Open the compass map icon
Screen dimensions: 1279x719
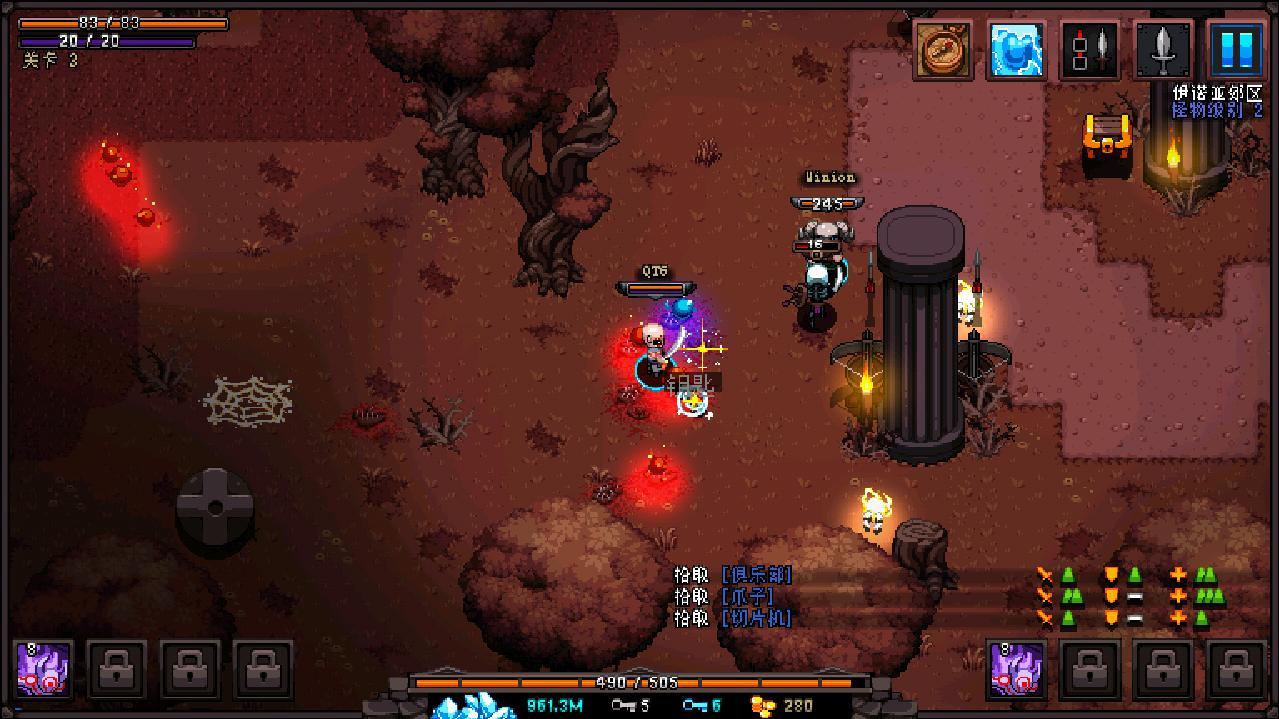tap(943, 50)
